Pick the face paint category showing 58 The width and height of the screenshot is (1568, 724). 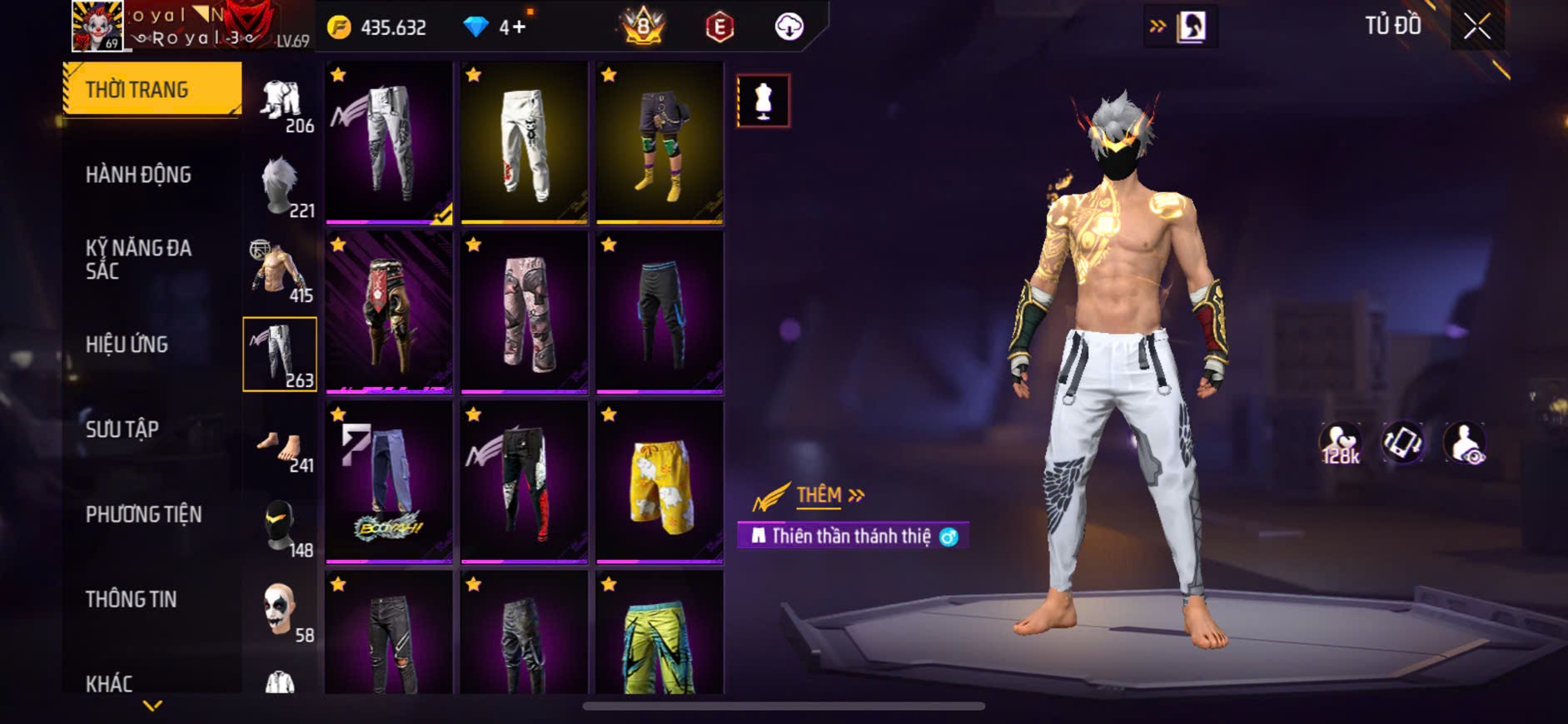[x=280, y=609]
